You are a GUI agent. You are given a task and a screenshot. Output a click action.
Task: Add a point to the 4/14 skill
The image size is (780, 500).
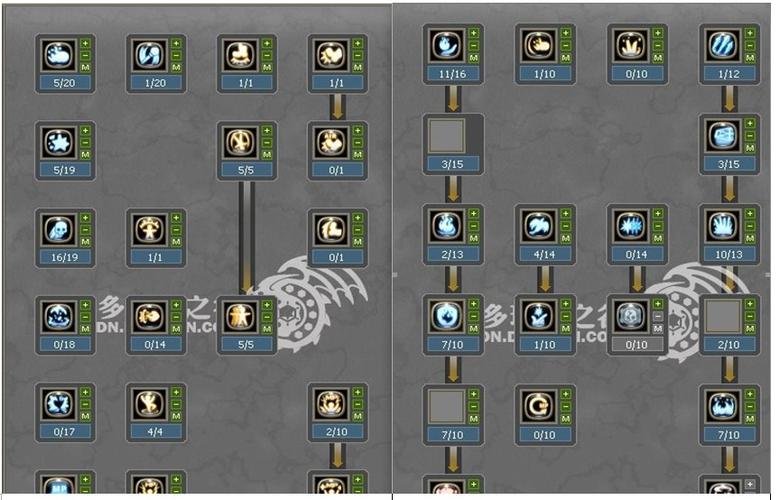(x=565, y=214)
